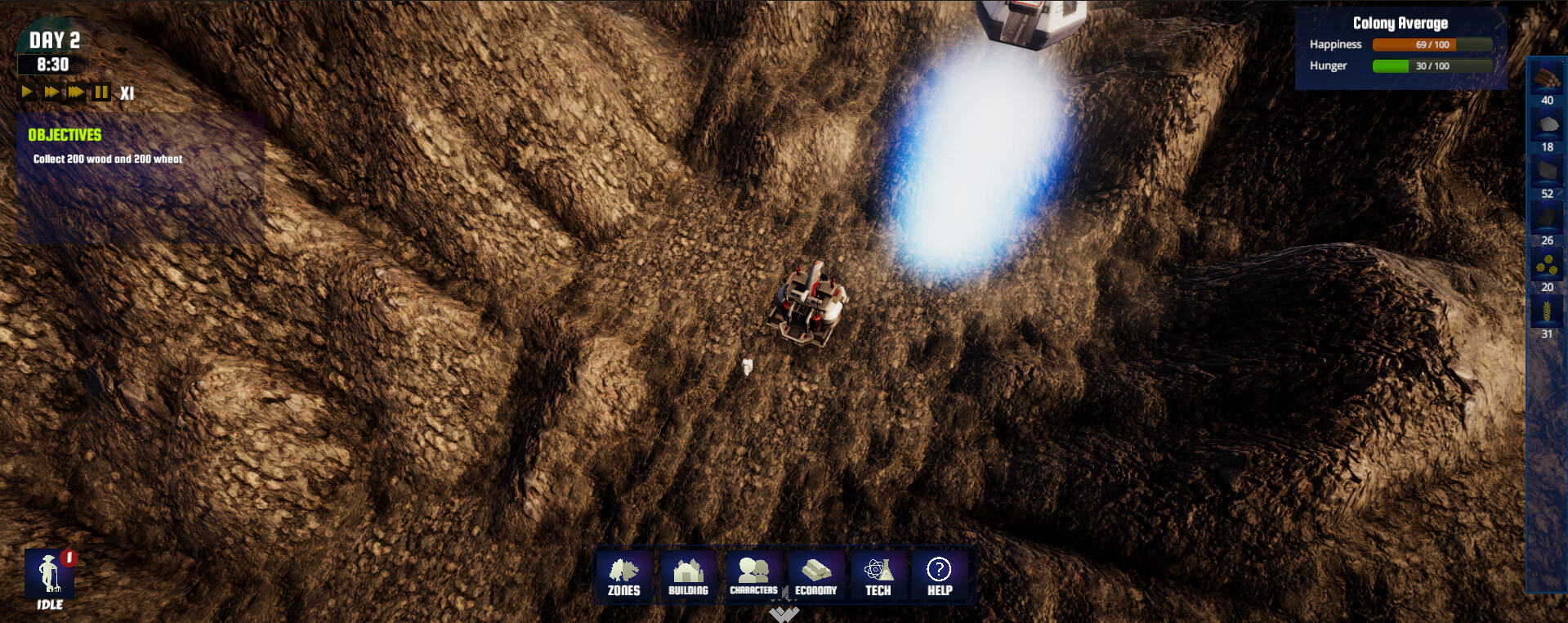Open the Help menu
Image resolution: width=1568 pixels, height=623 pixels.
coord(940,576)
